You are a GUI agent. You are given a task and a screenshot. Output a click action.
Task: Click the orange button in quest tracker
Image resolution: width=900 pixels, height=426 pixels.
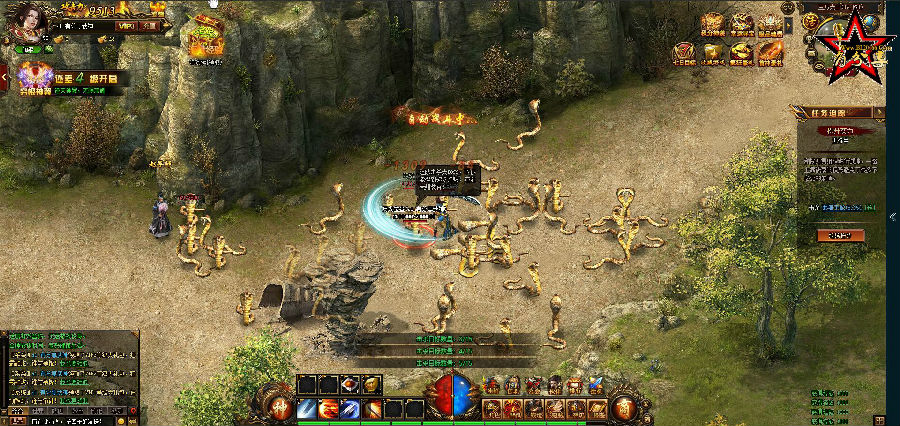pos(840,235)
